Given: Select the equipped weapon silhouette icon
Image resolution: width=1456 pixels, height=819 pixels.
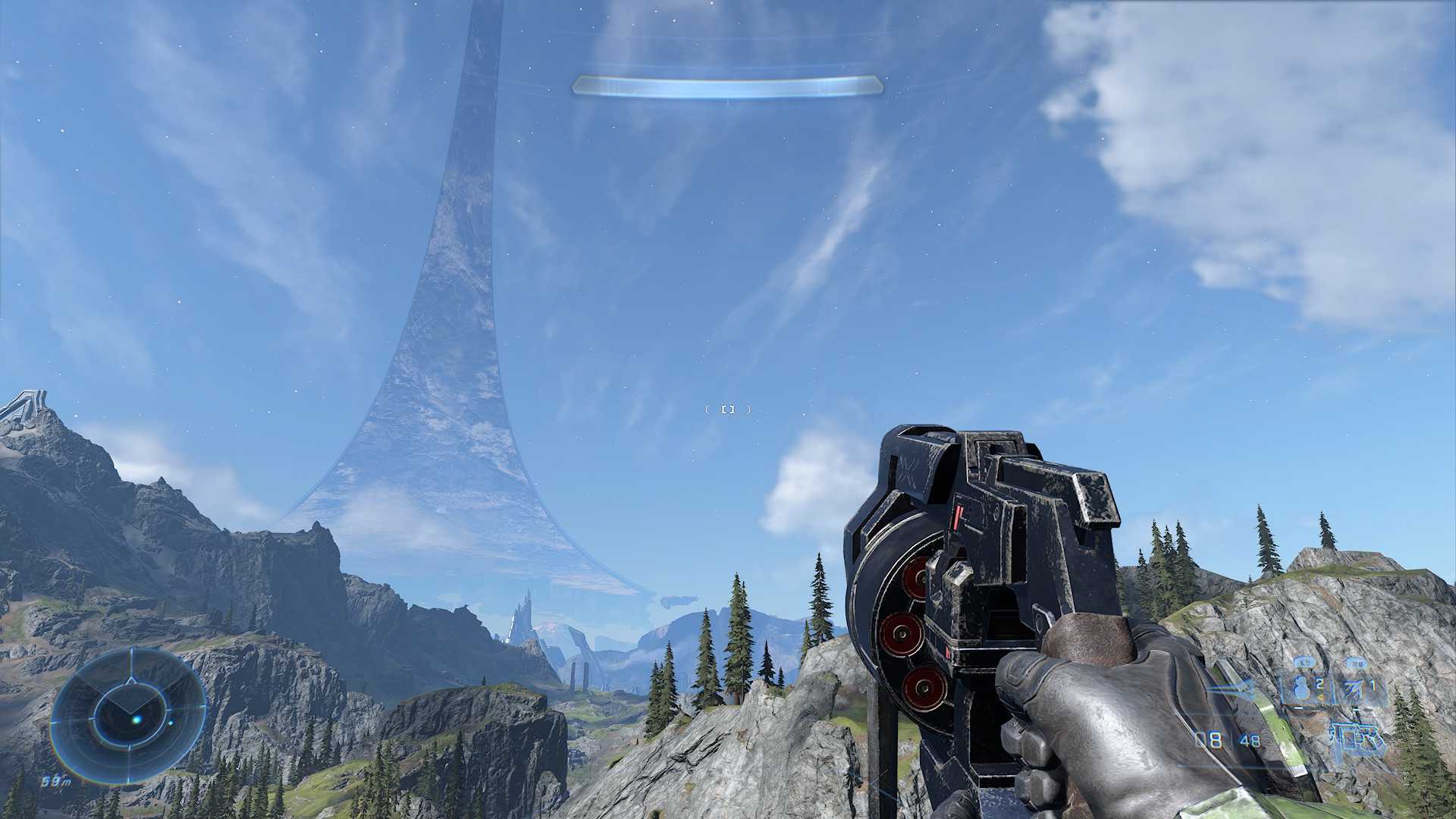Looking at the screenshot, I should pos(1357,738).
